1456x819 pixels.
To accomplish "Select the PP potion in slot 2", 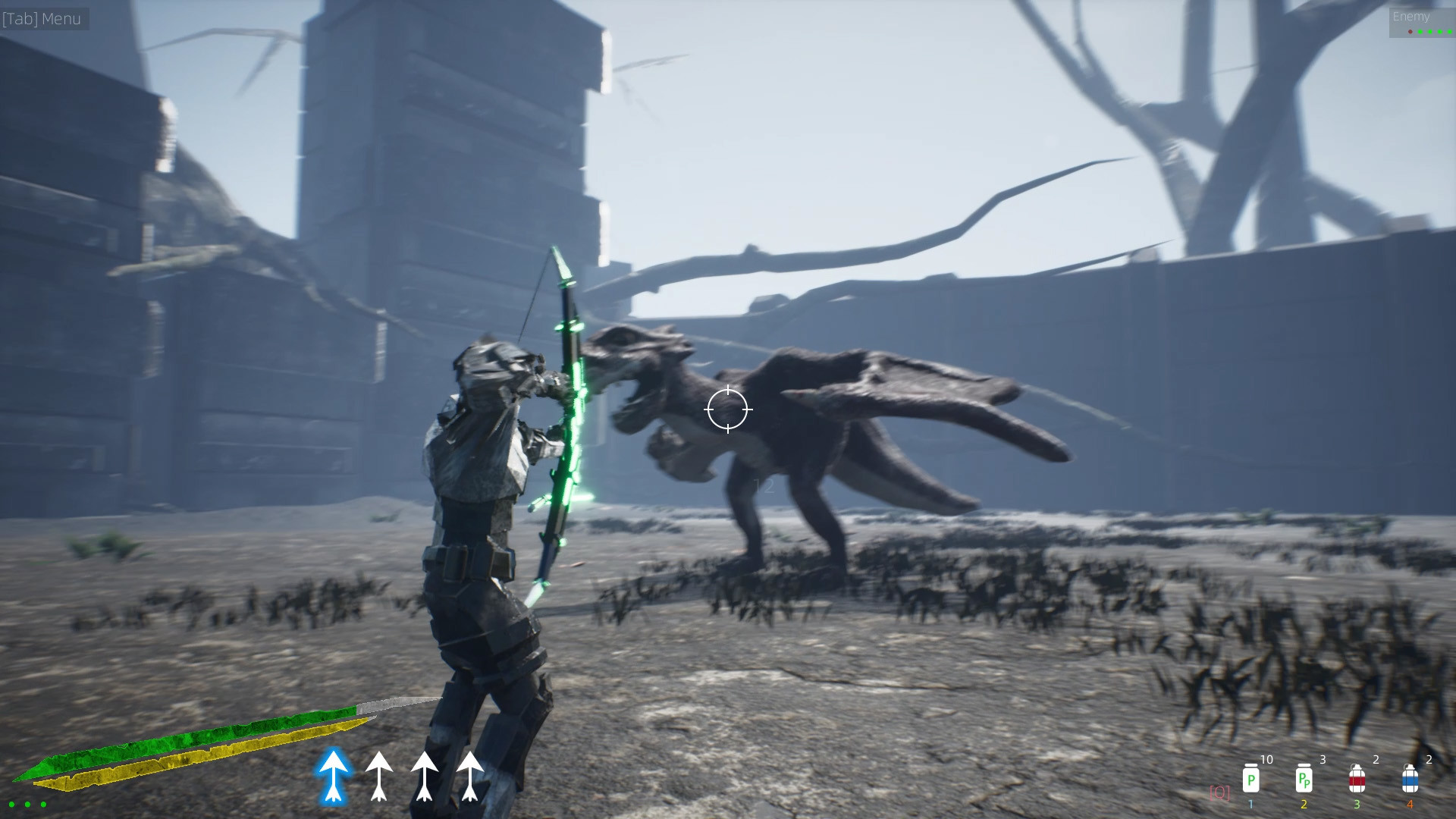I will pos(1303,781).
